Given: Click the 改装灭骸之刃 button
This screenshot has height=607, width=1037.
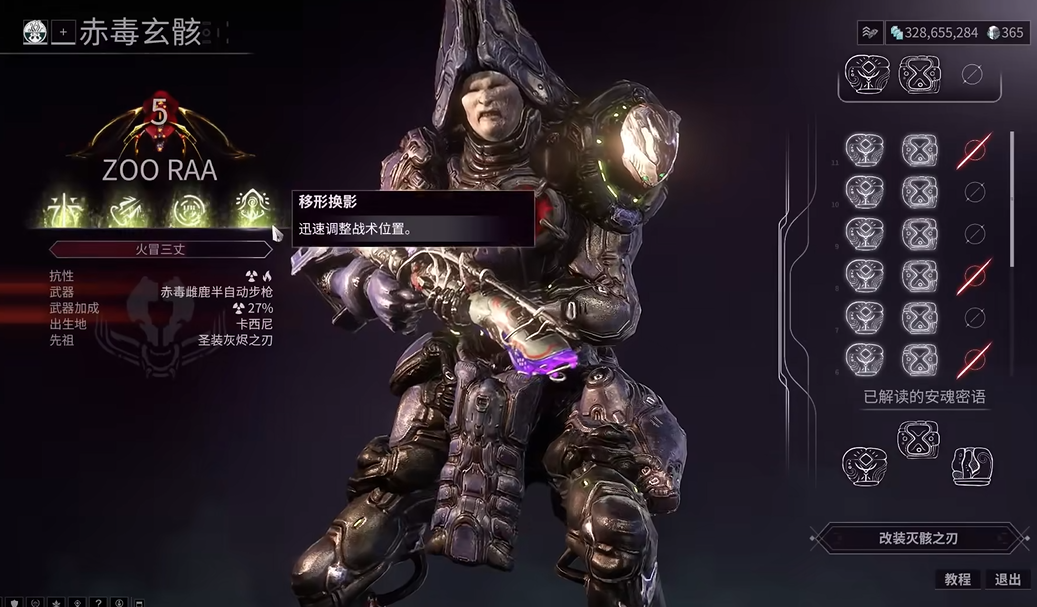Looking at the screenshot, I should click(x=918, y=538).
